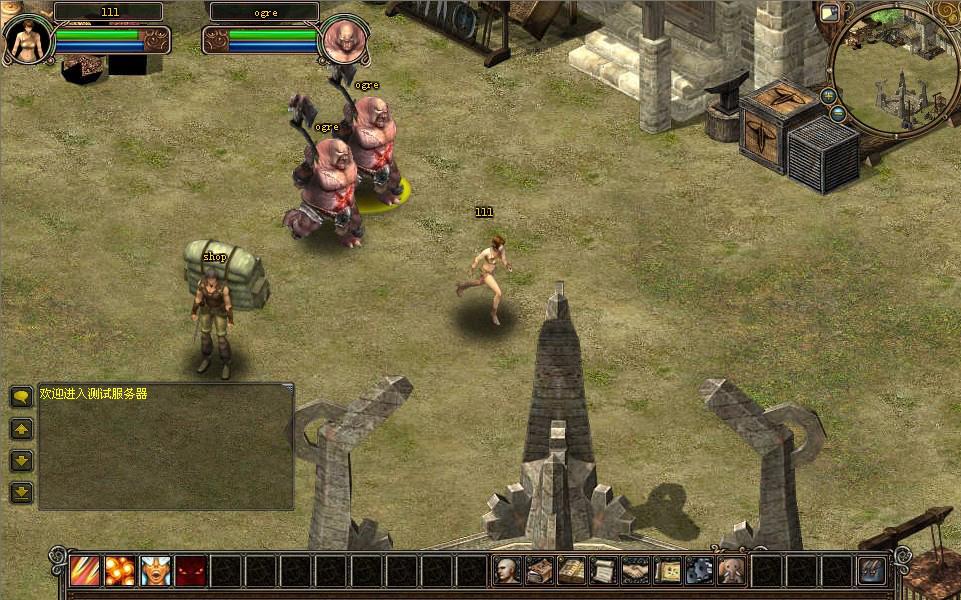The image size is (961, 600).
Task: Open the character head menu icon
Action: pos(508,571)
